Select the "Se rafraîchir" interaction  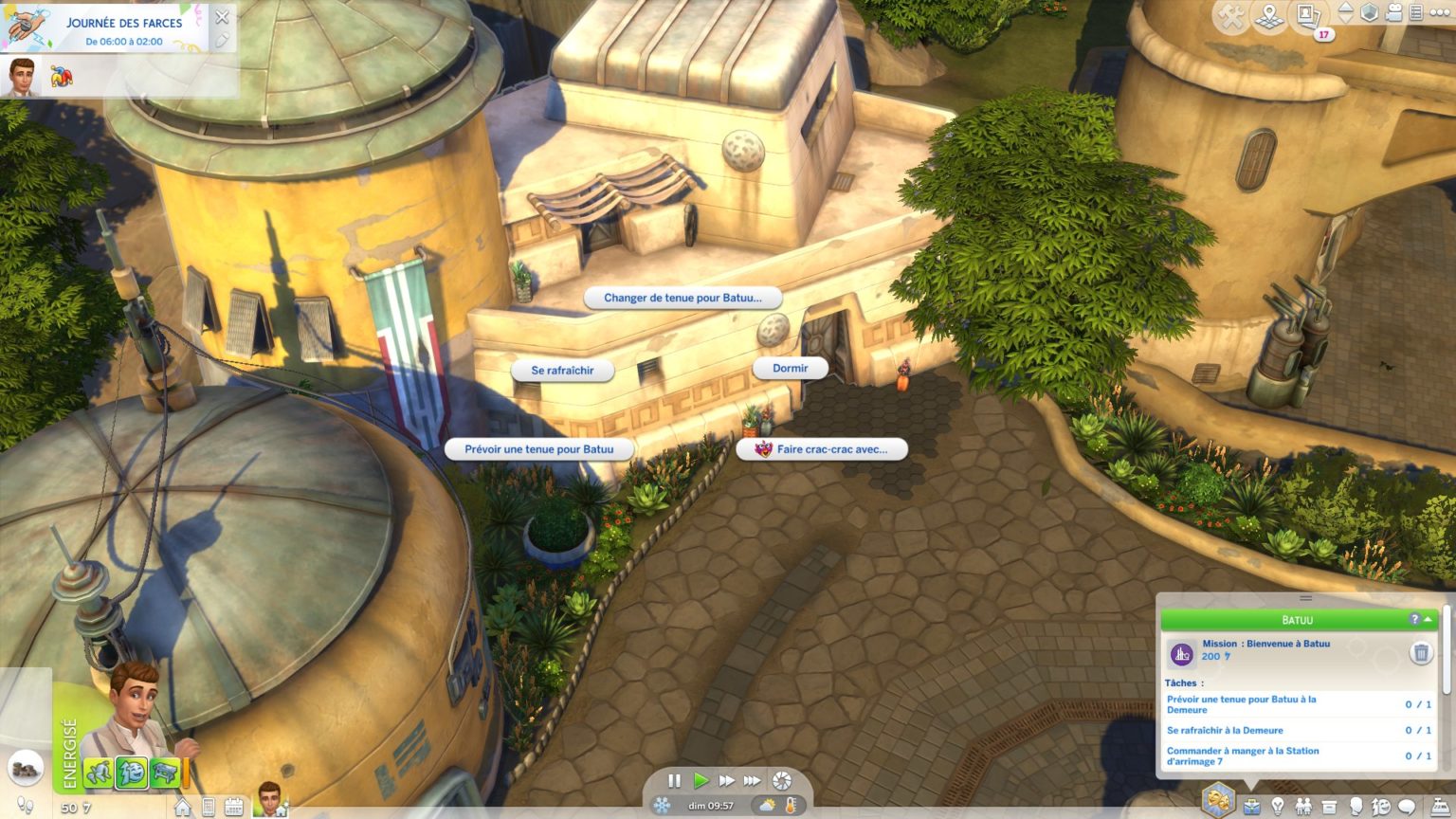[x=562, y=371]
